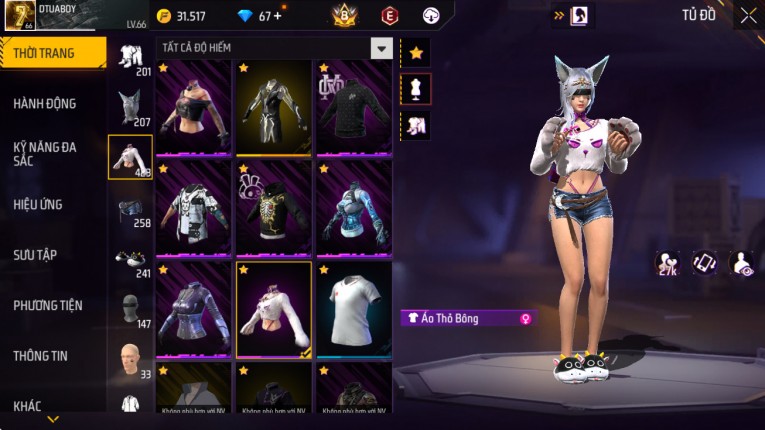Viewport: 765px width, 430px height.
Task: Open the DTUABOY player profile
Action: click(50, 14)
